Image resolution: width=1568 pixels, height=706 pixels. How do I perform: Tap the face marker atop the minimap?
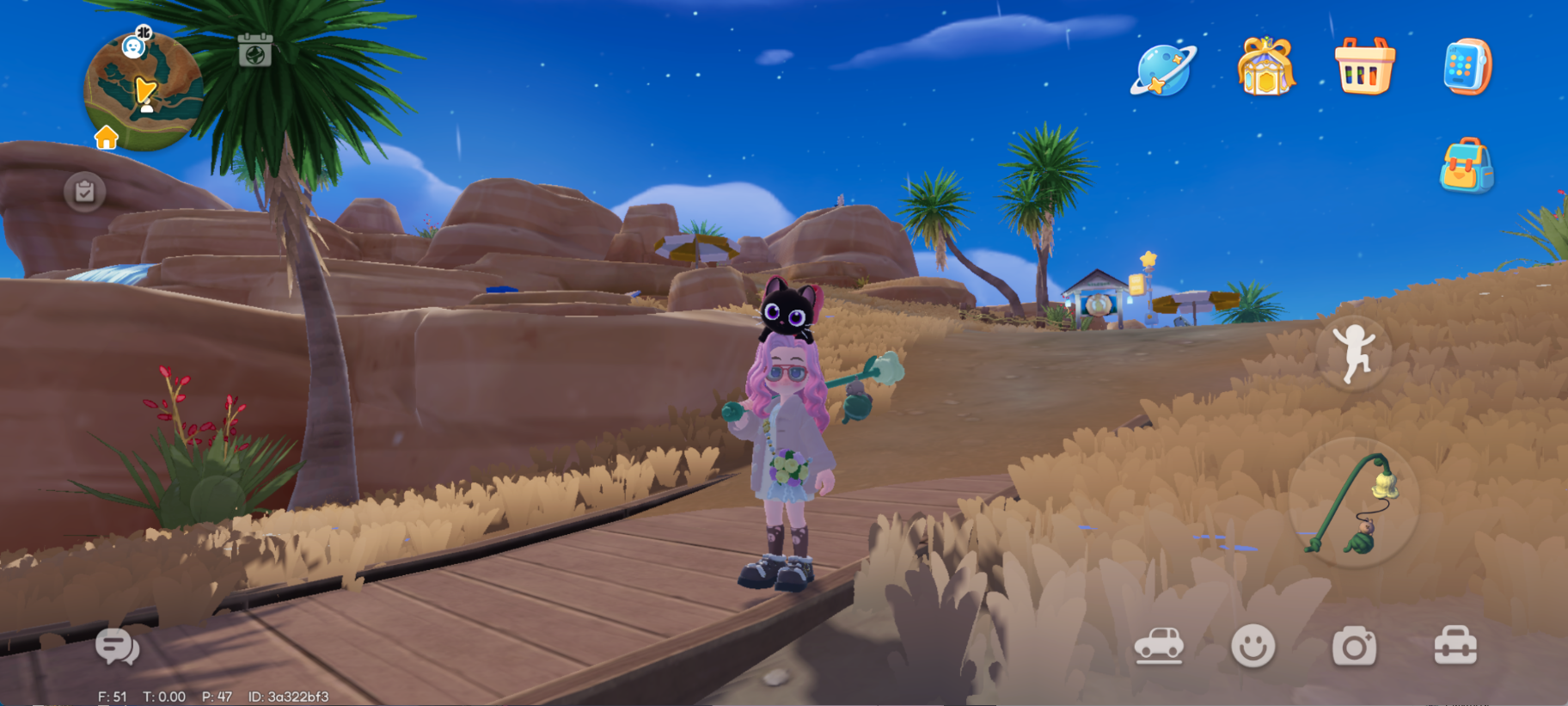pos(133,46)
